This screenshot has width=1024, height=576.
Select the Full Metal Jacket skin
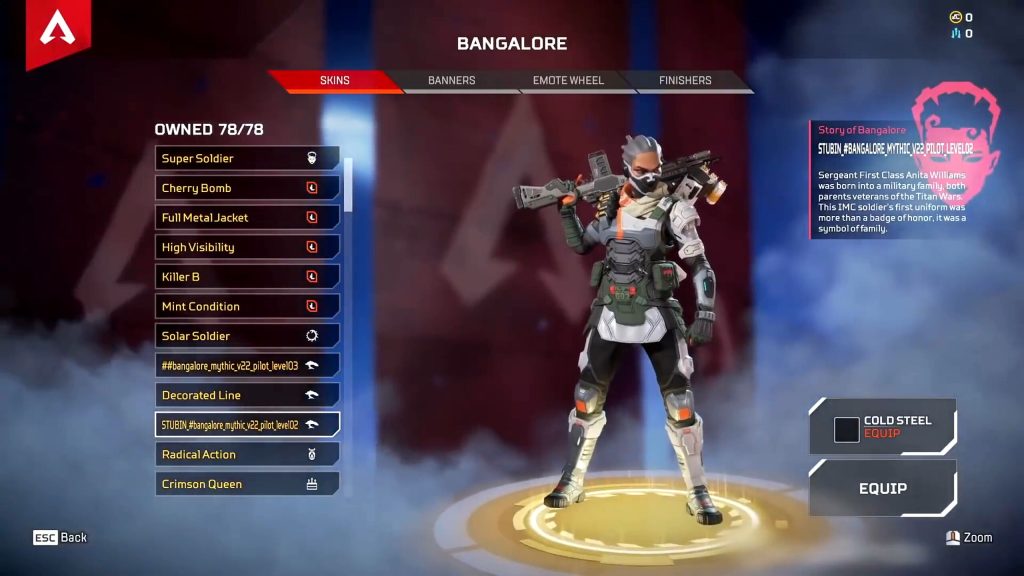(x=247, y=217)
